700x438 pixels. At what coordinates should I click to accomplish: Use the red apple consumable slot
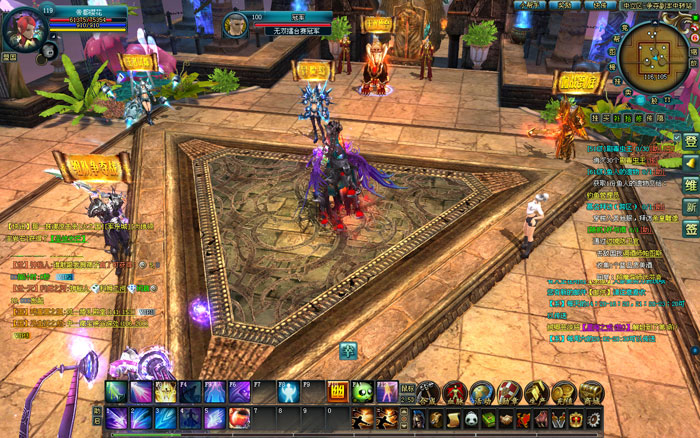[x=239, y=417]
